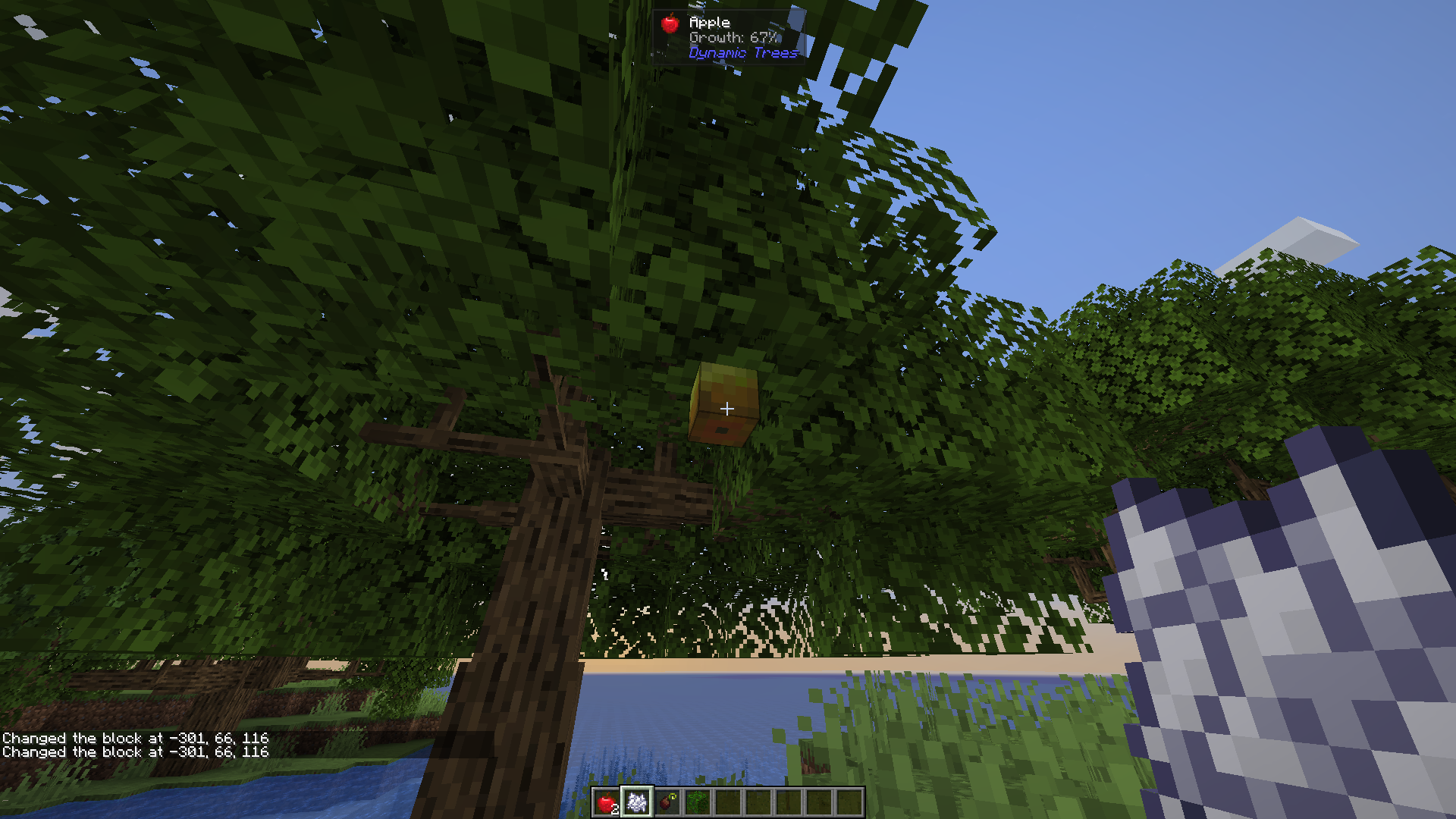Click the 'Dynamic Trees' mod label in tooltip

[x=742, y=53]
